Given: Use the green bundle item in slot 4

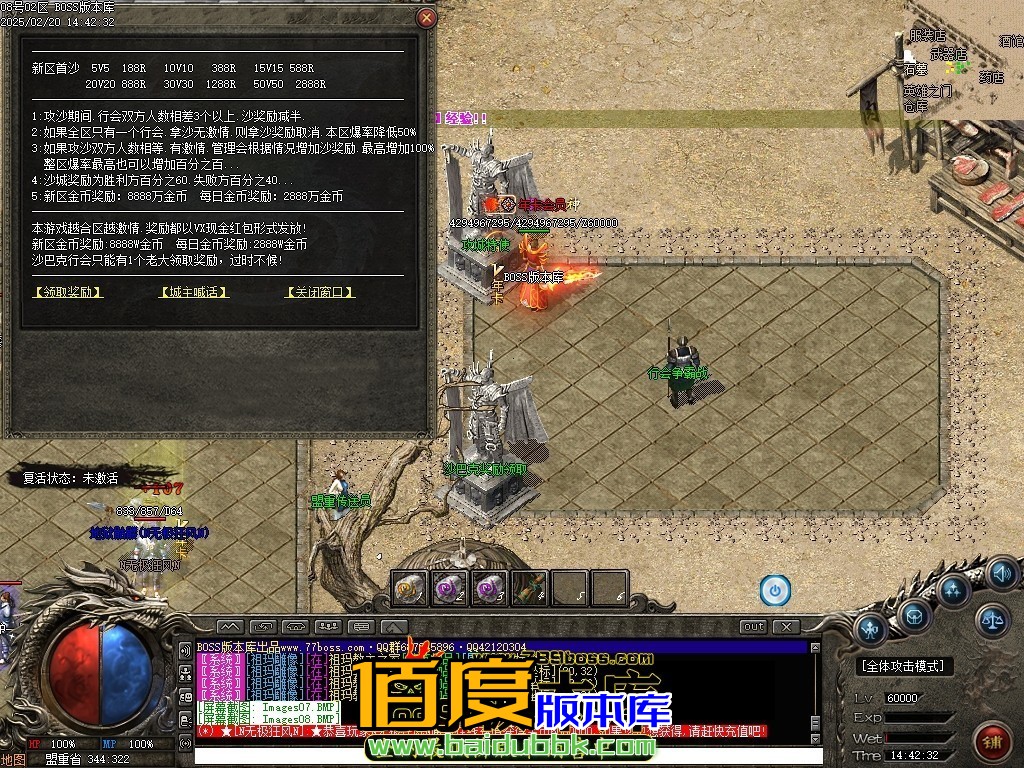Looking at the screenshot, I should pos(530,588).
